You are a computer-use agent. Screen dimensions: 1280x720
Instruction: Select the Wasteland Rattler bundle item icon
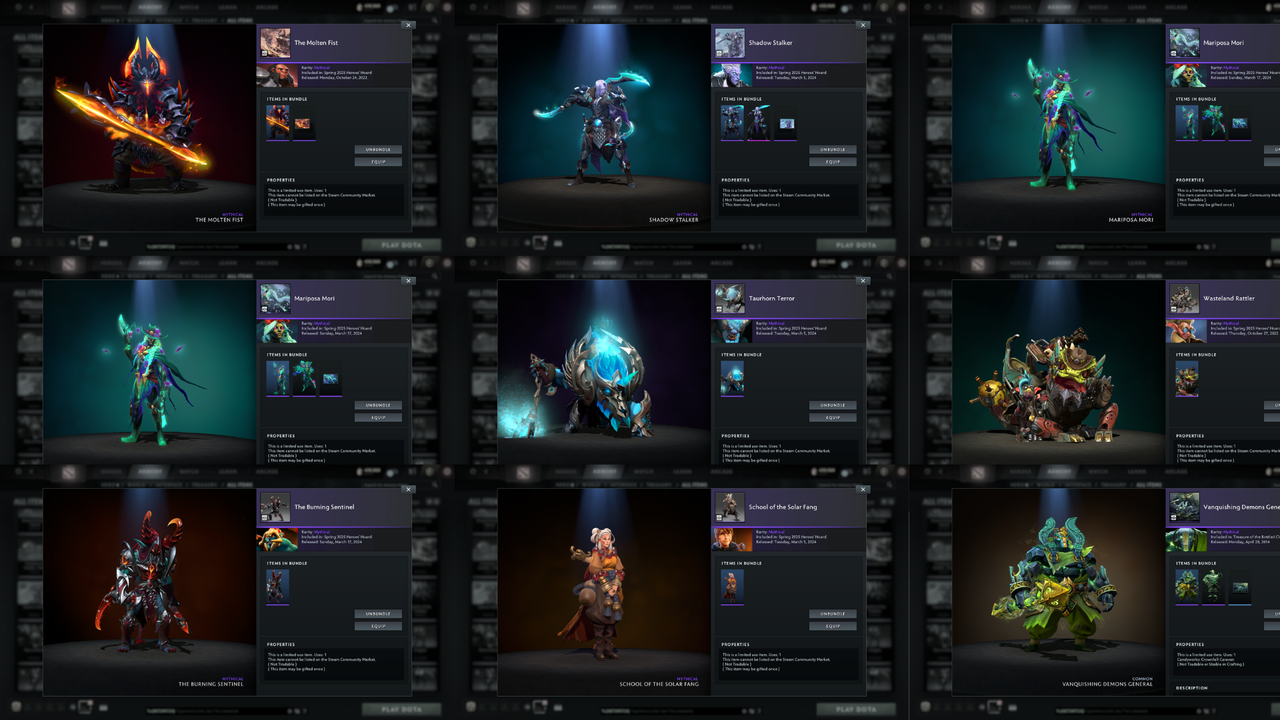click(x=1187, y=377)
